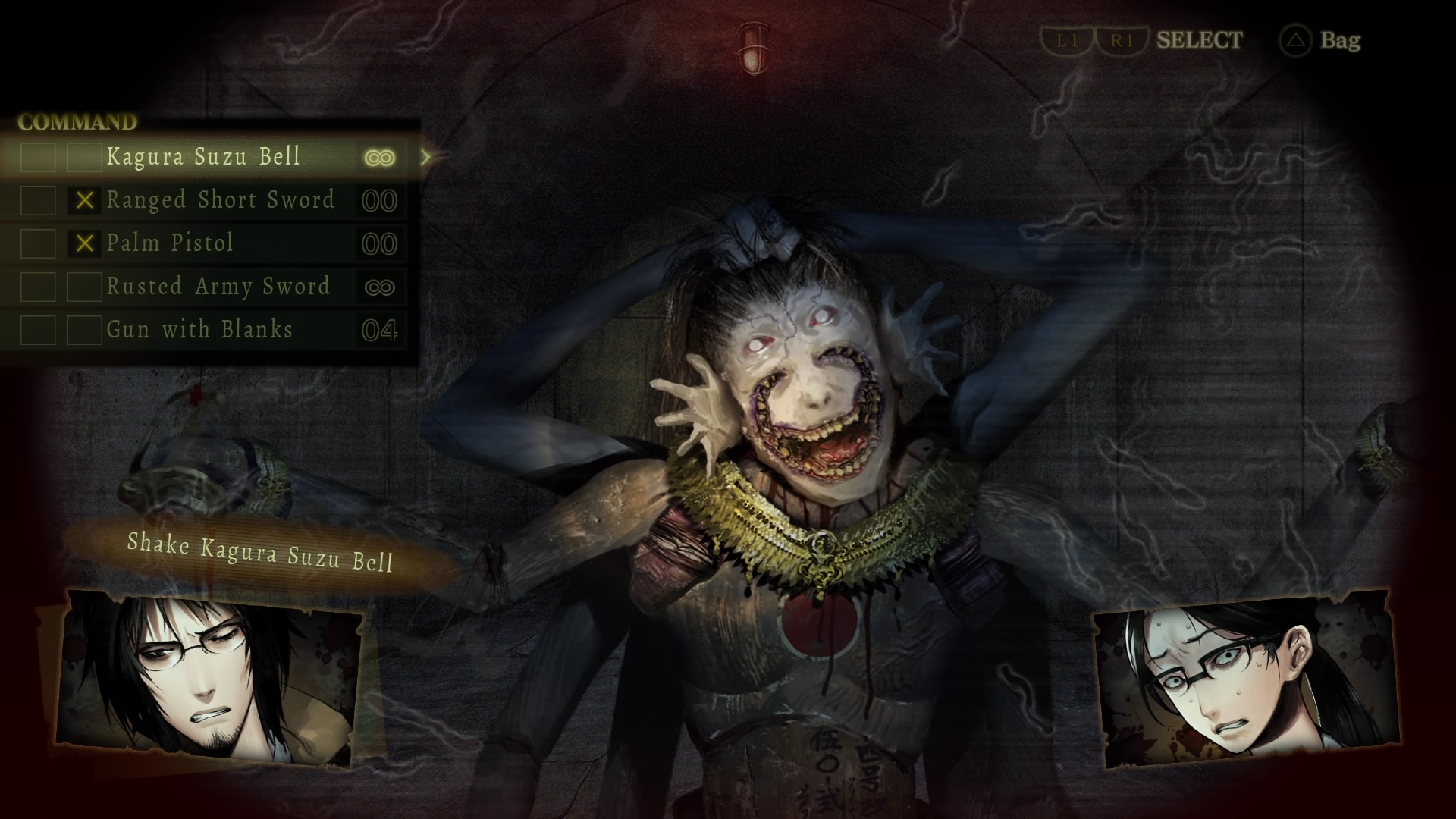This screenshot has width=1456, height=819.
Task: Choose the Ranged Short Sword command
Action: point(220,200)
